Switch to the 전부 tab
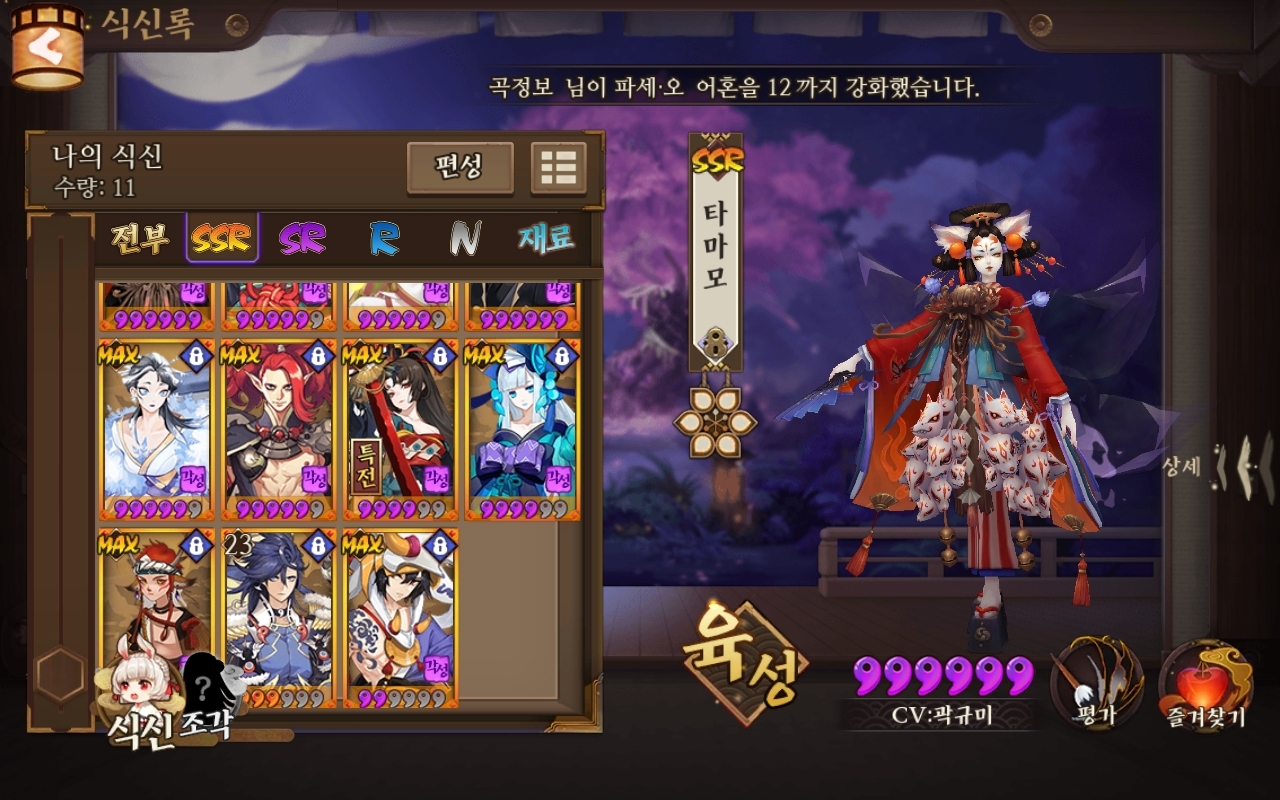 click(139, 238)
